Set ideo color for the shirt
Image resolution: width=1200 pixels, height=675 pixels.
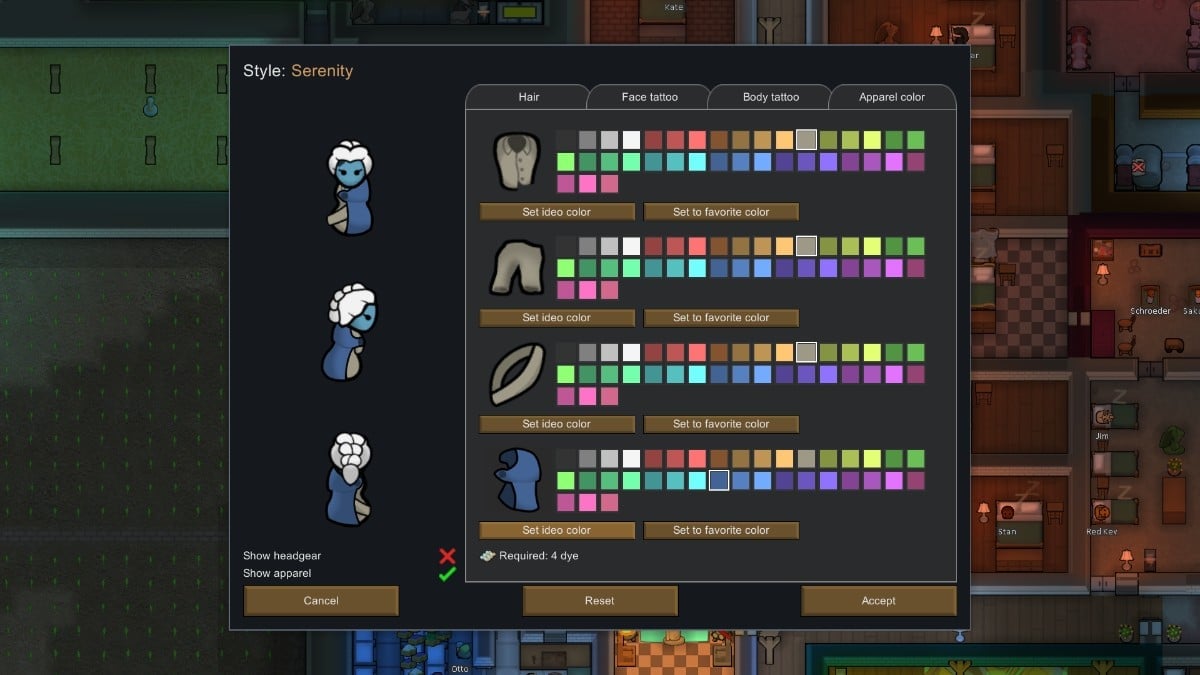(557, 212)
